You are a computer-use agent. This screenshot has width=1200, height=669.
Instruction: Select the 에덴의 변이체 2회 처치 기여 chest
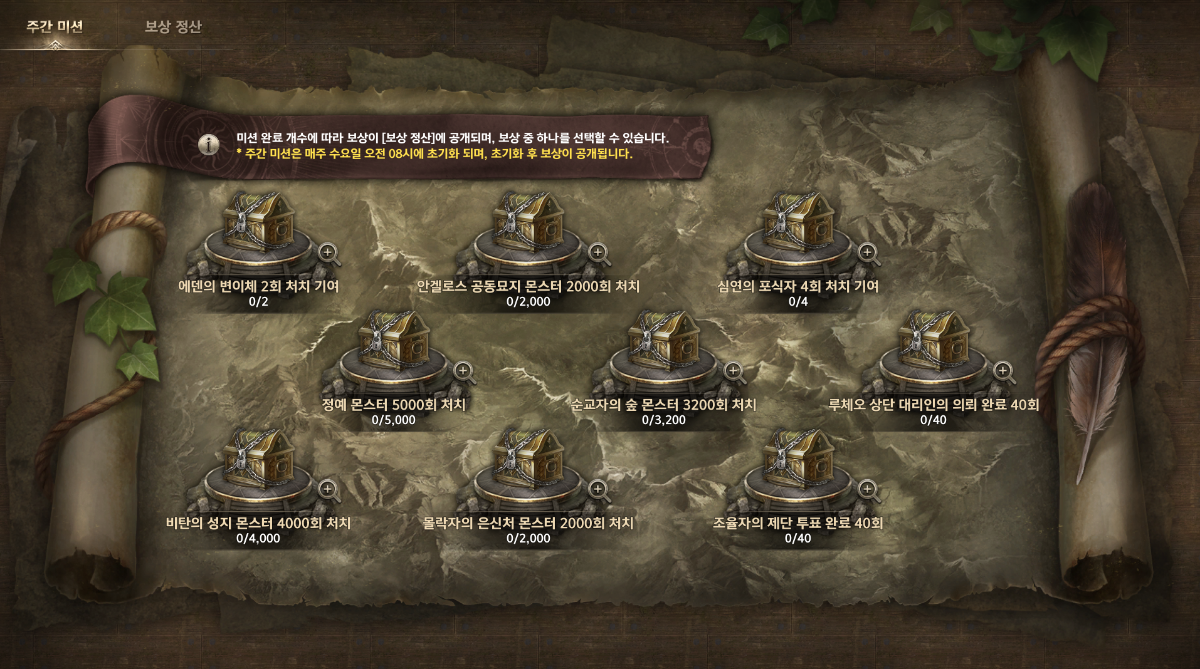[x=259, y=227]
